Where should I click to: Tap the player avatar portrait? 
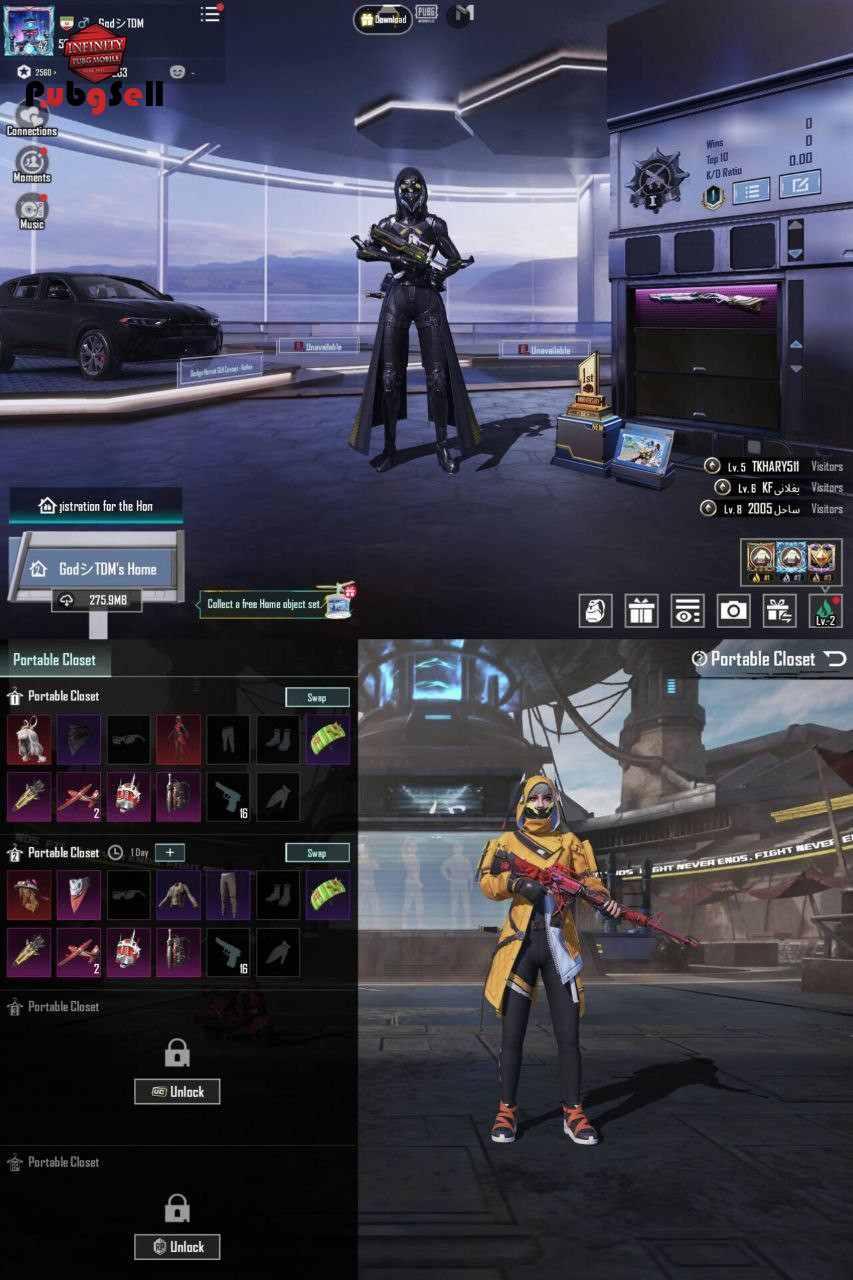click(29, 32)
